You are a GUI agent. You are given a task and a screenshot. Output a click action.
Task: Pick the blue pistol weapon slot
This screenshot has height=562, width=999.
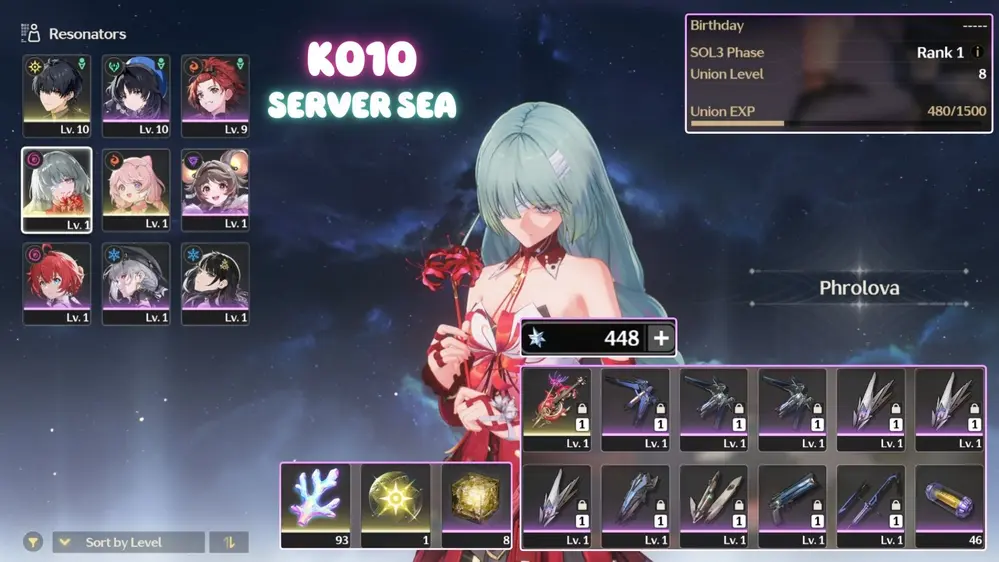pos(792,505)
